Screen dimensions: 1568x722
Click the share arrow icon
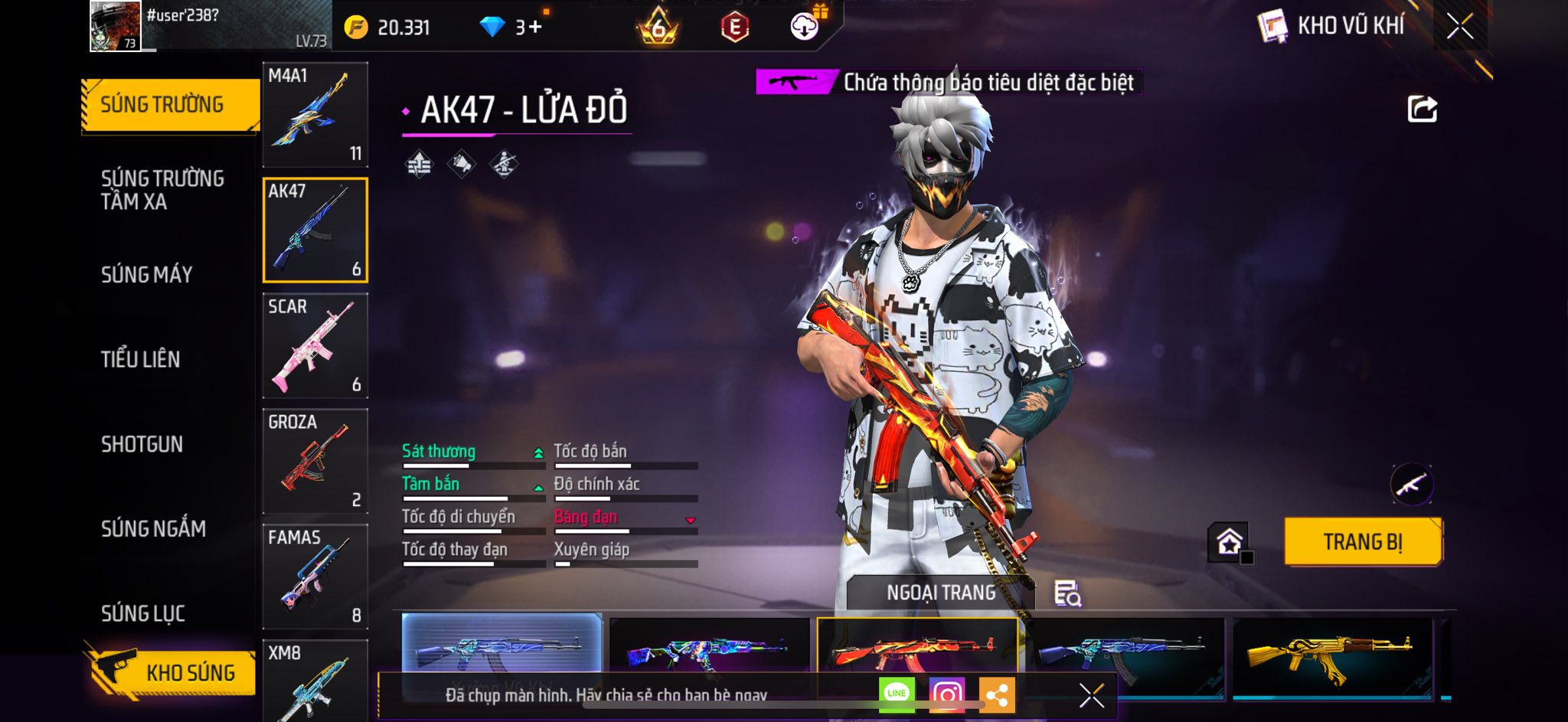1422,109
